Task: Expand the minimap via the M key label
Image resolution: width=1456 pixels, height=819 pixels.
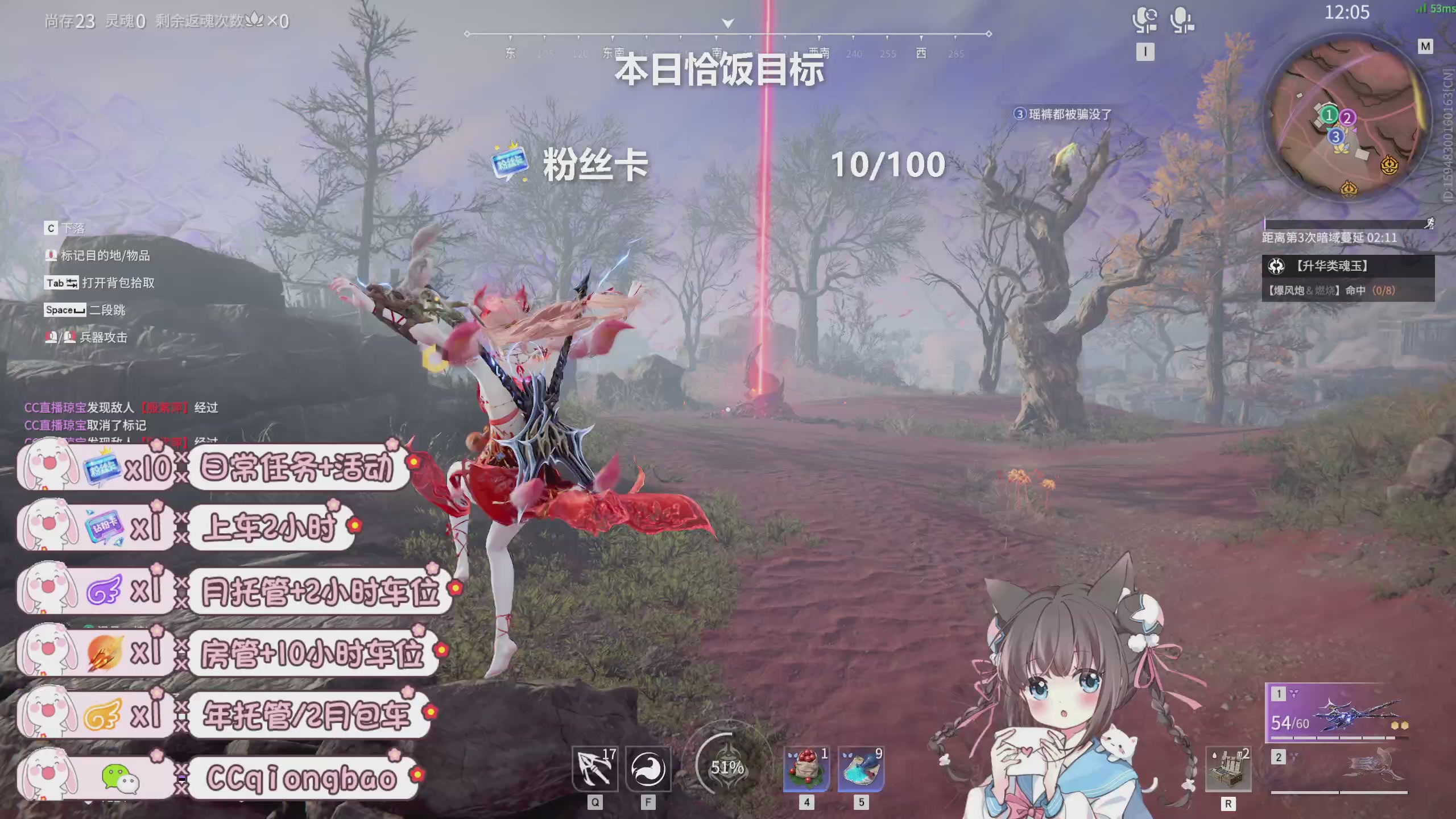Action: point(1426,47)
